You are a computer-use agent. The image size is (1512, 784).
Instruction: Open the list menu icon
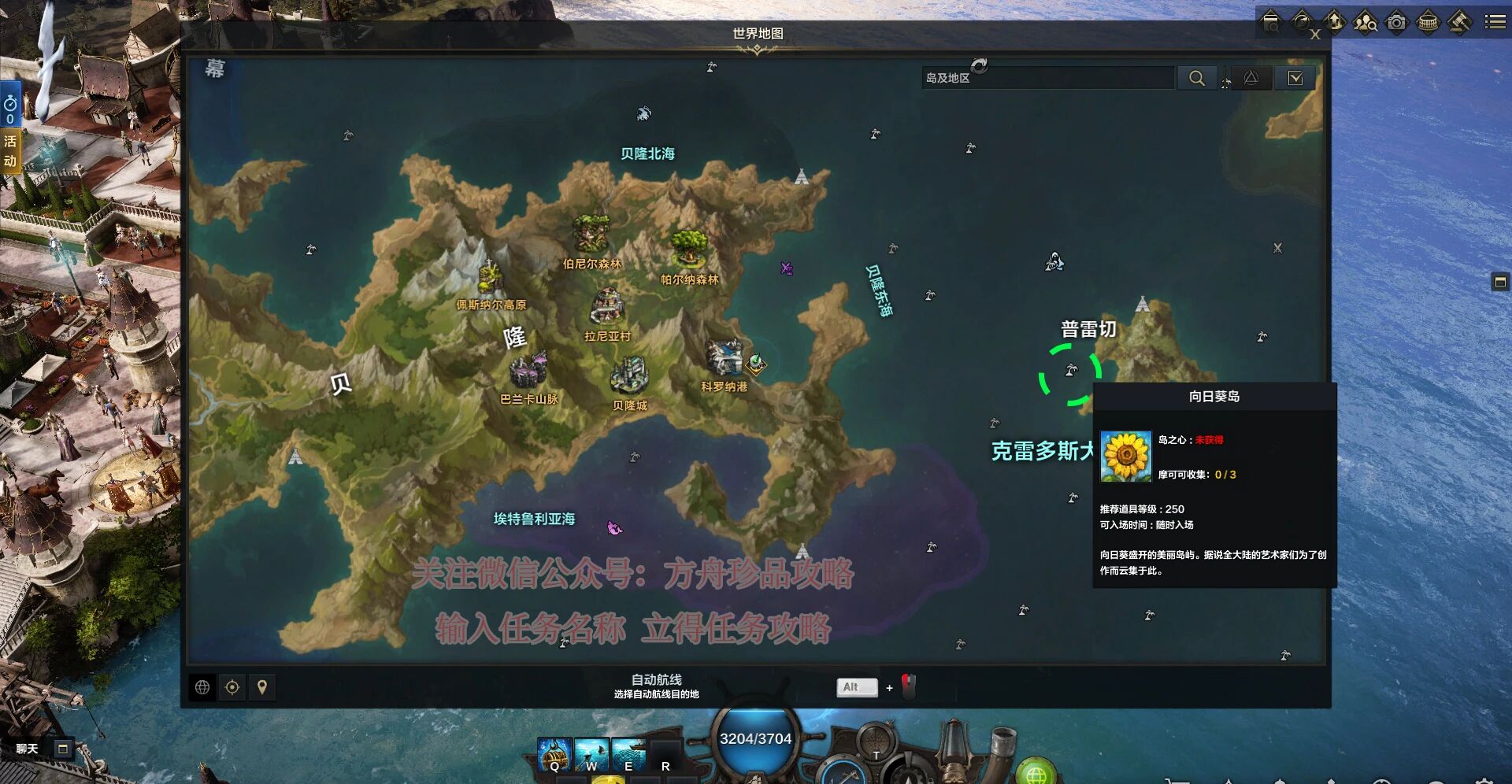pyautogui.click(x=1495, y=22)
